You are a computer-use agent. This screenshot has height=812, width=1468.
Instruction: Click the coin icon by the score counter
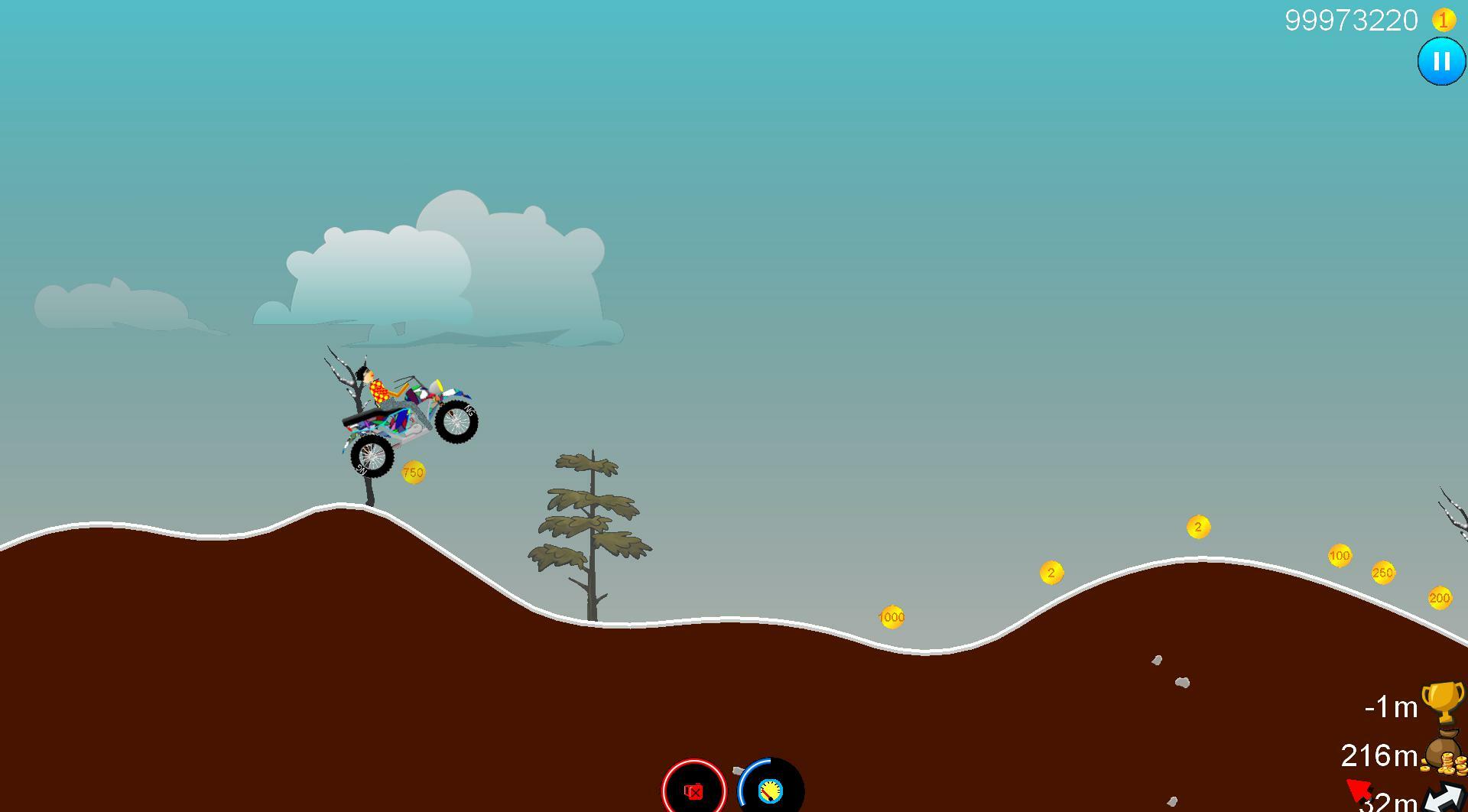click(x=1443, y=21)
